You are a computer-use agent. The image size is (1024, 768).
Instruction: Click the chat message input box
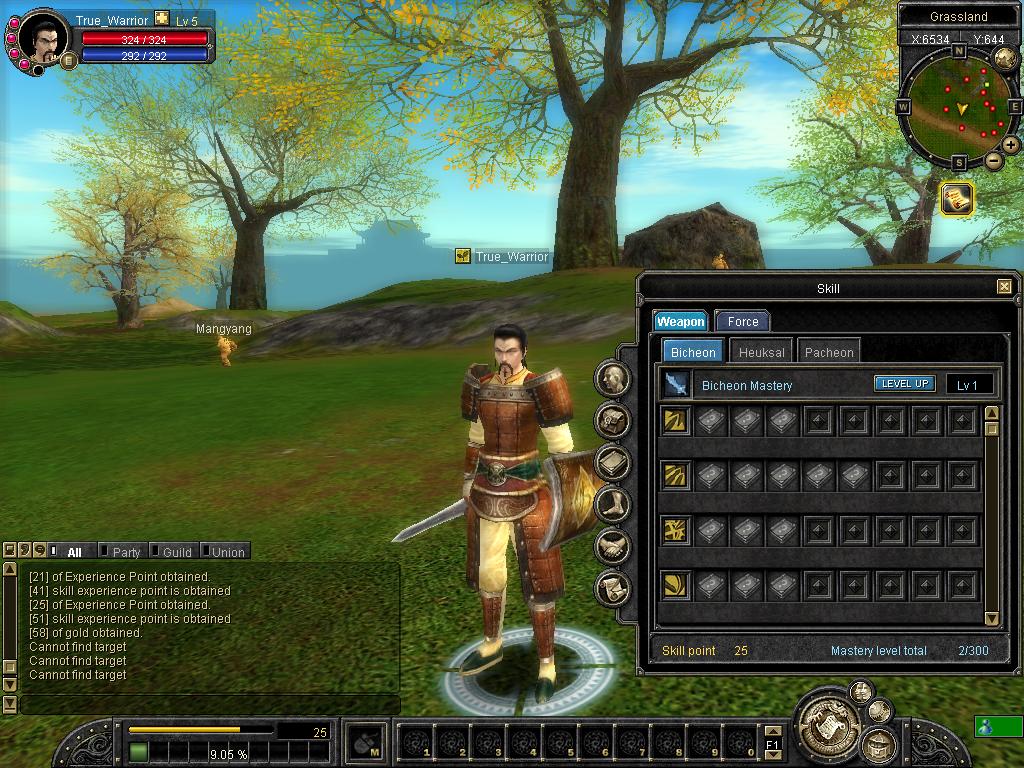pyautogui.click(x=210, y=705)
